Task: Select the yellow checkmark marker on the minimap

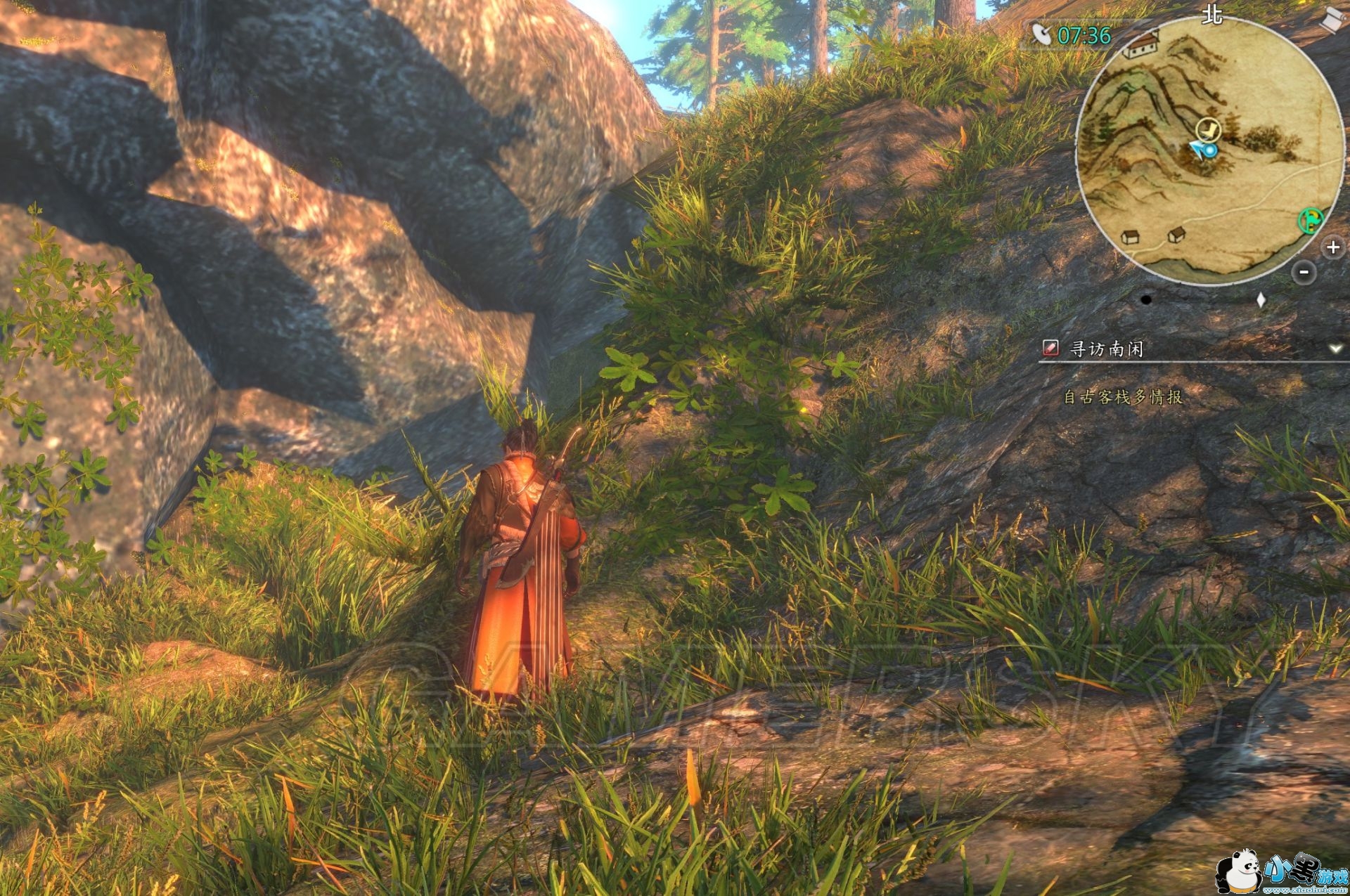Action: coord(1208,129)
